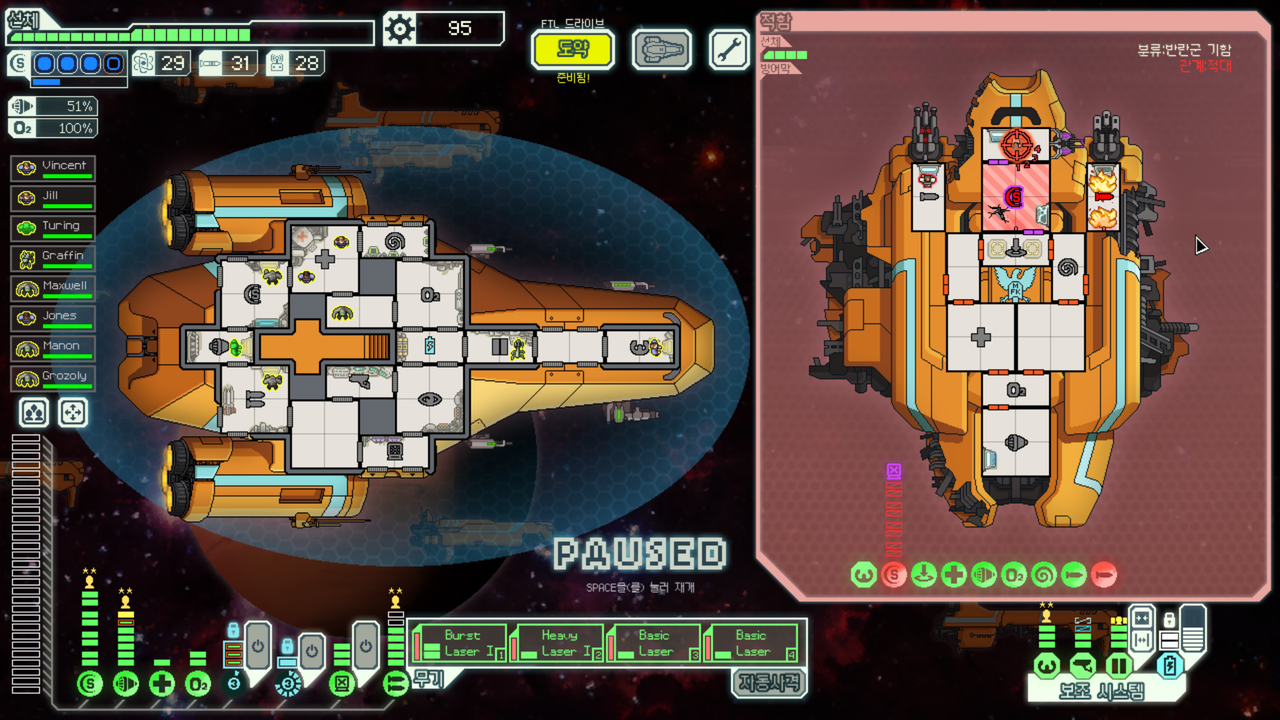Add power to the engines system
Screen dimensions: 1280x720
(x=126, y=684)
